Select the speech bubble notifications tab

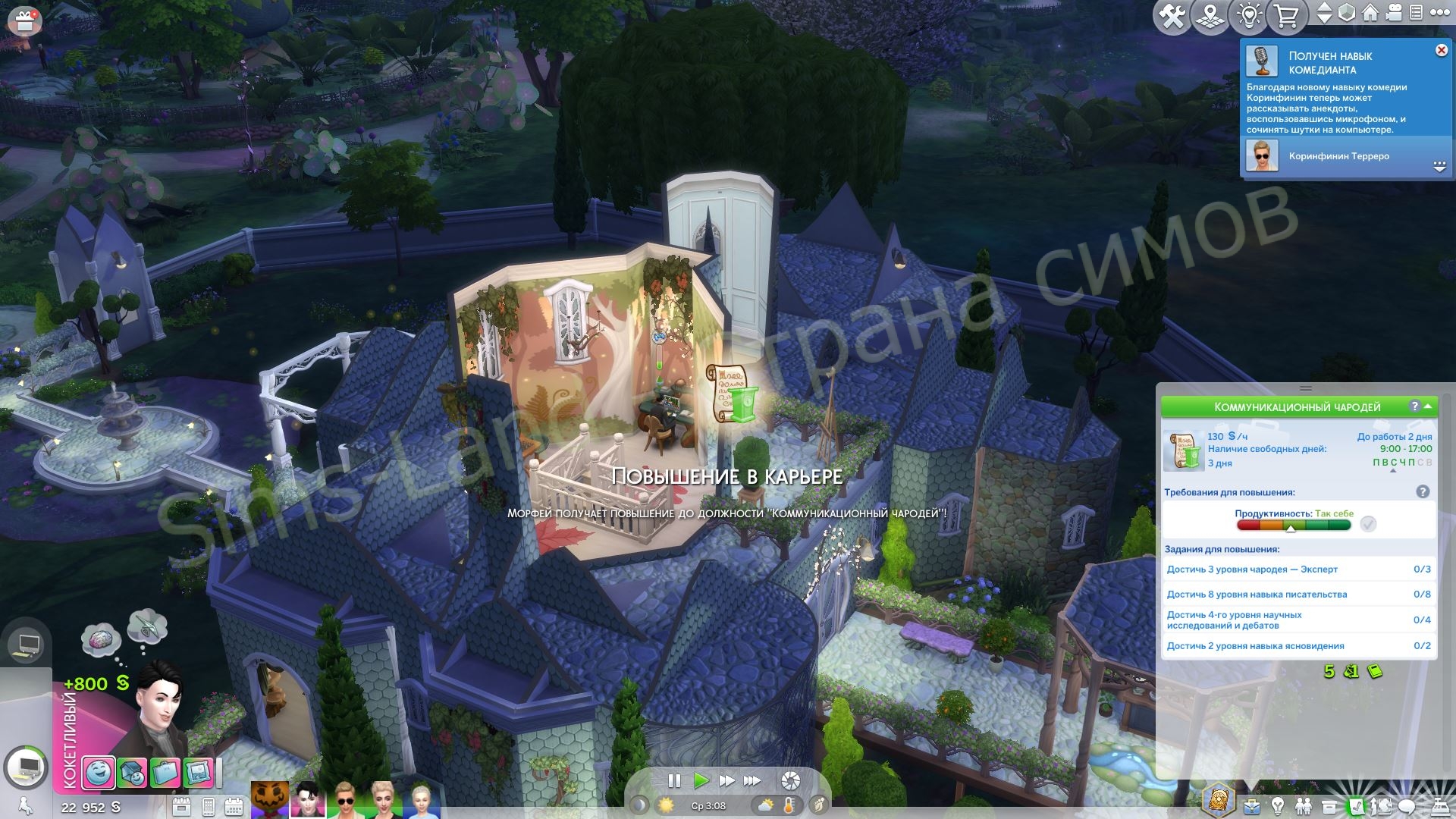[x=1405, y=805]
